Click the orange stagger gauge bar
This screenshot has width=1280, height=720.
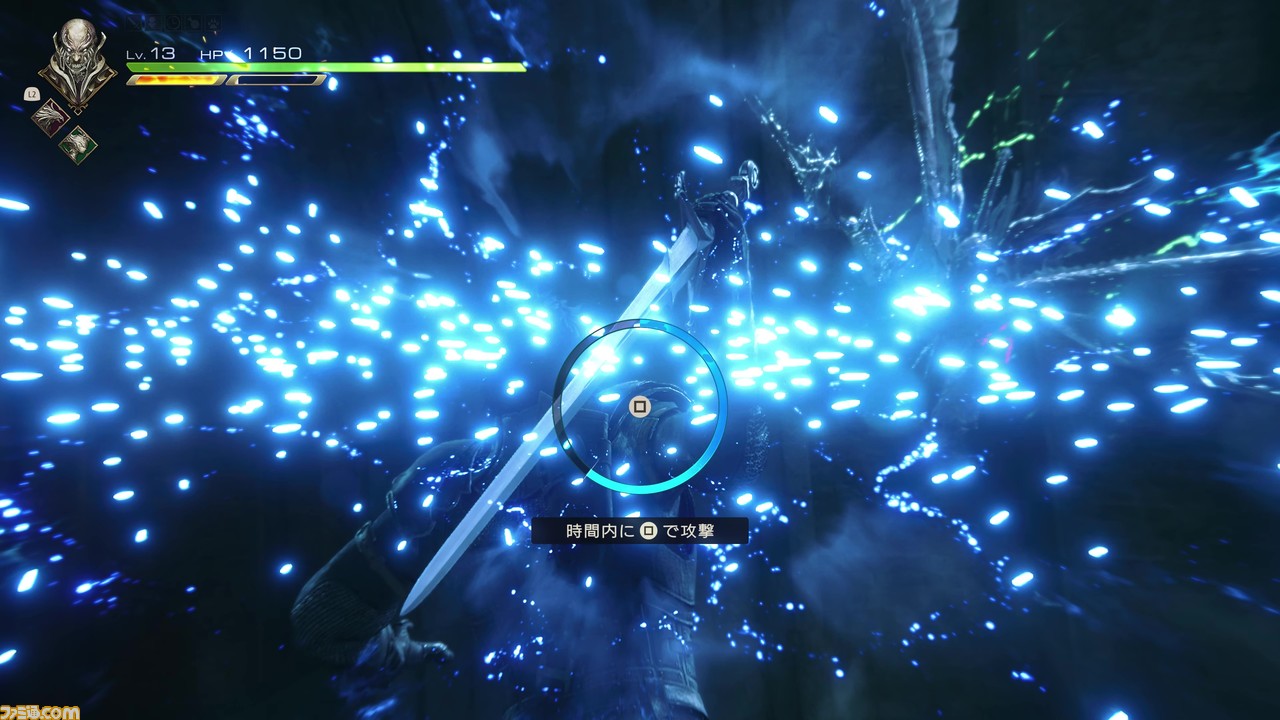tap(176, 80)
